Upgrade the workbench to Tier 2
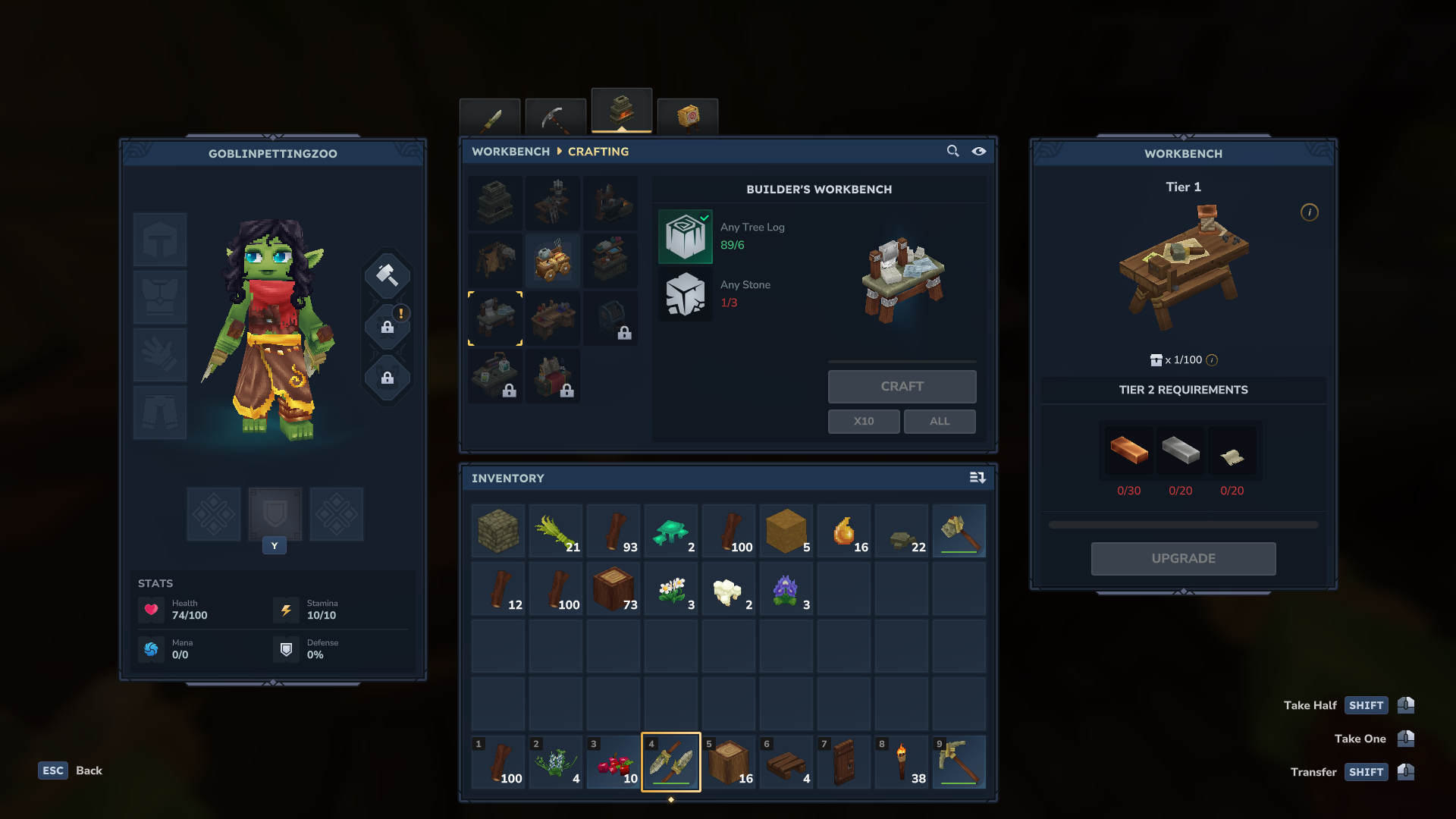 [x=1183, y=559]
